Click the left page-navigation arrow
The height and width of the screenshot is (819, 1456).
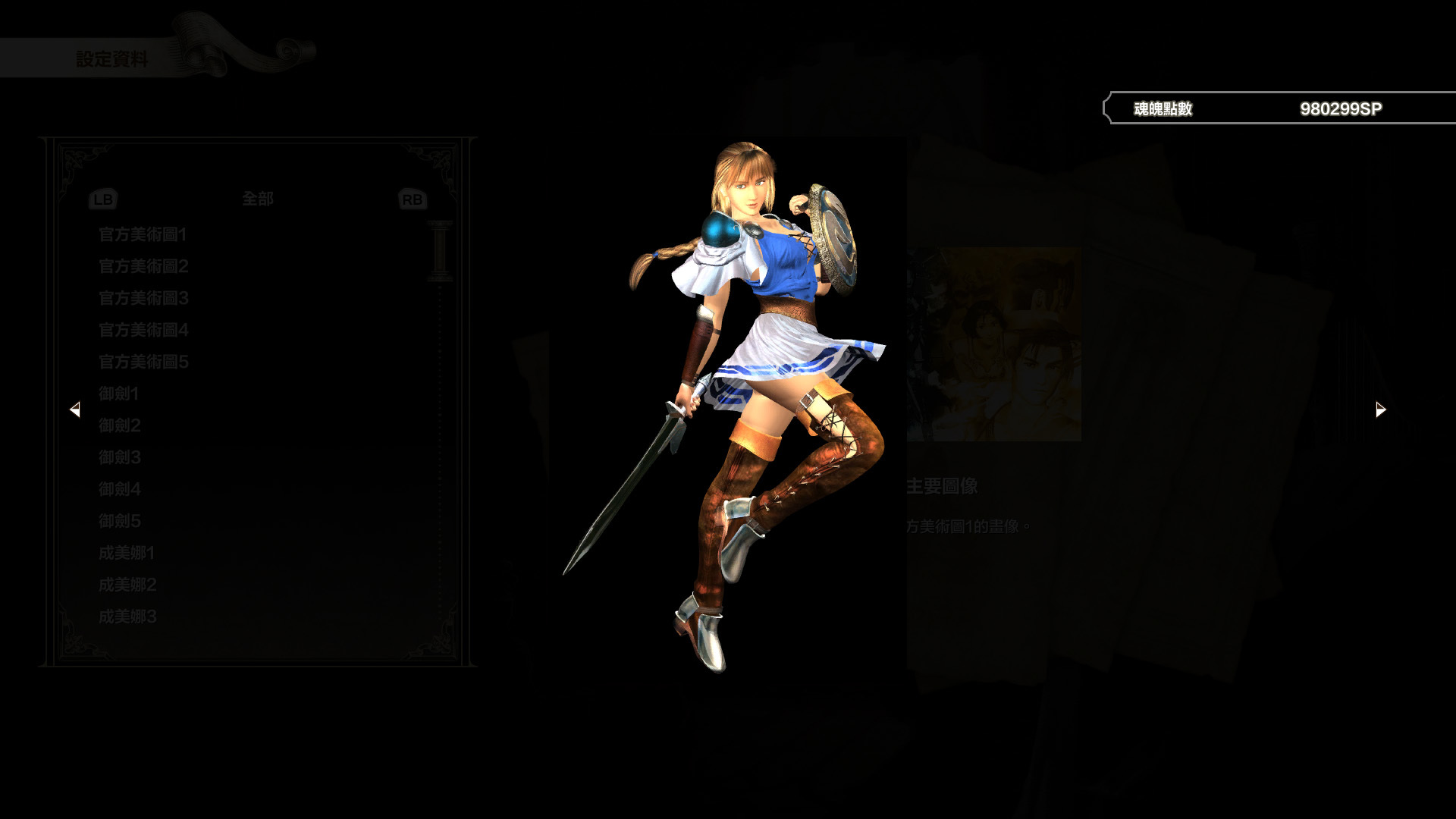point(76,409)
